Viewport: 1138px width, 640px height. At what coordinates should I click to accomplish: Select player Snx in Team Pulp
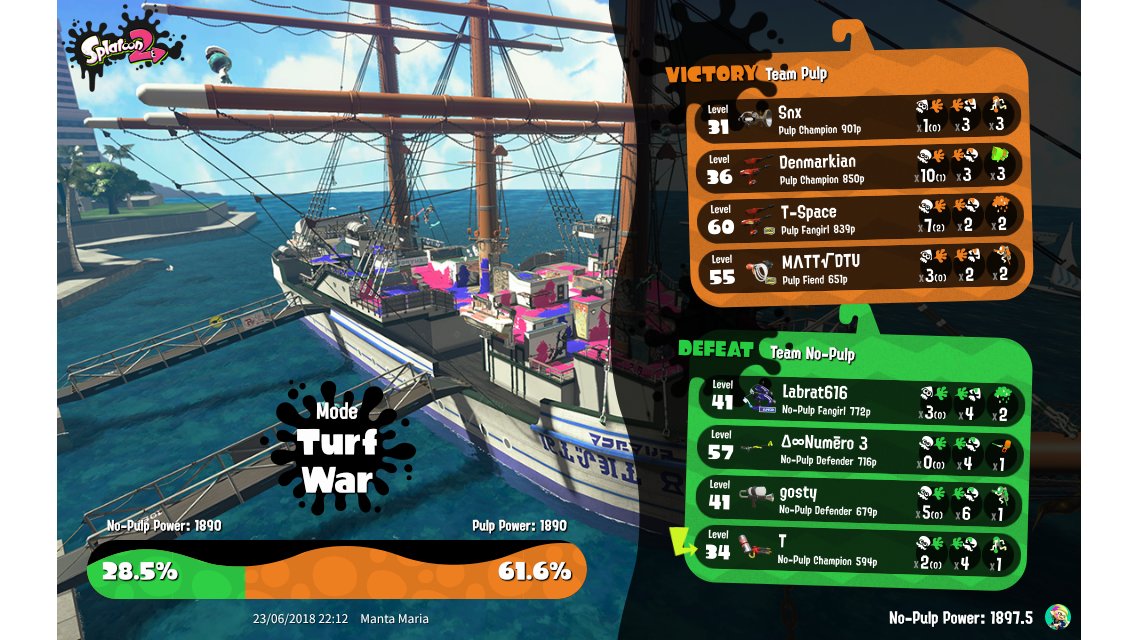pos(860,116)
